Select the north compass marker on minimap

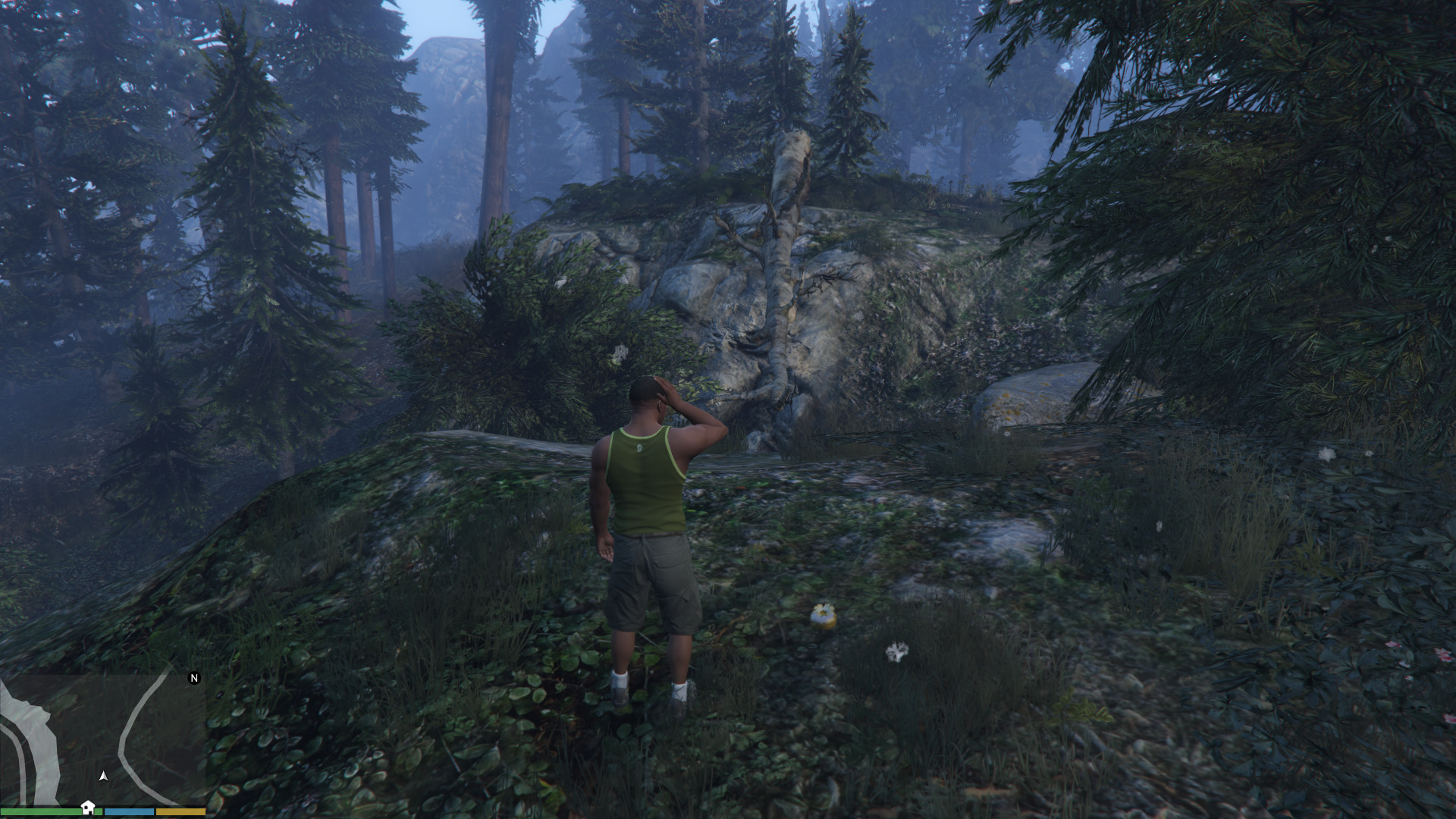coord(194,678)
